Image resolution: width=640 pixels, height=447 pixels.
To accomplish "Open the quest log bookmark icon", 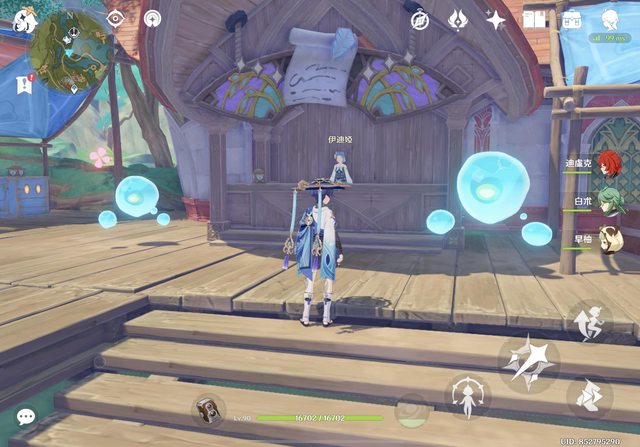I will pyautogui.click(x=24, y=86).
